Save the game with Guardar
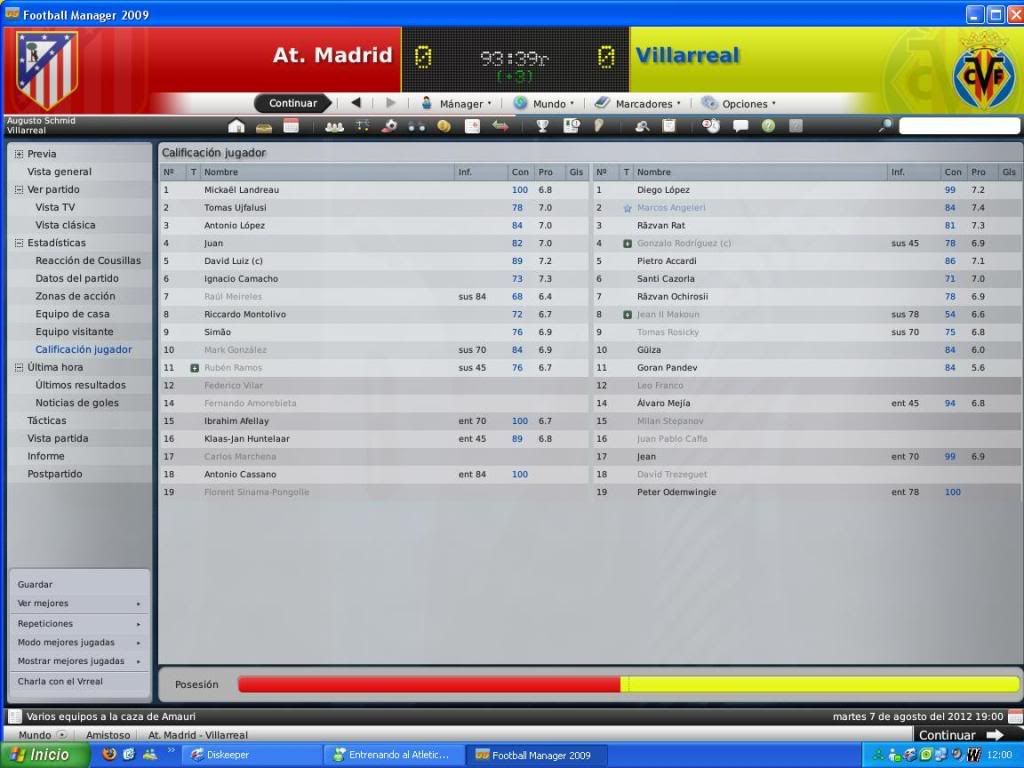 pyautogui.click(x=35, y=585)
